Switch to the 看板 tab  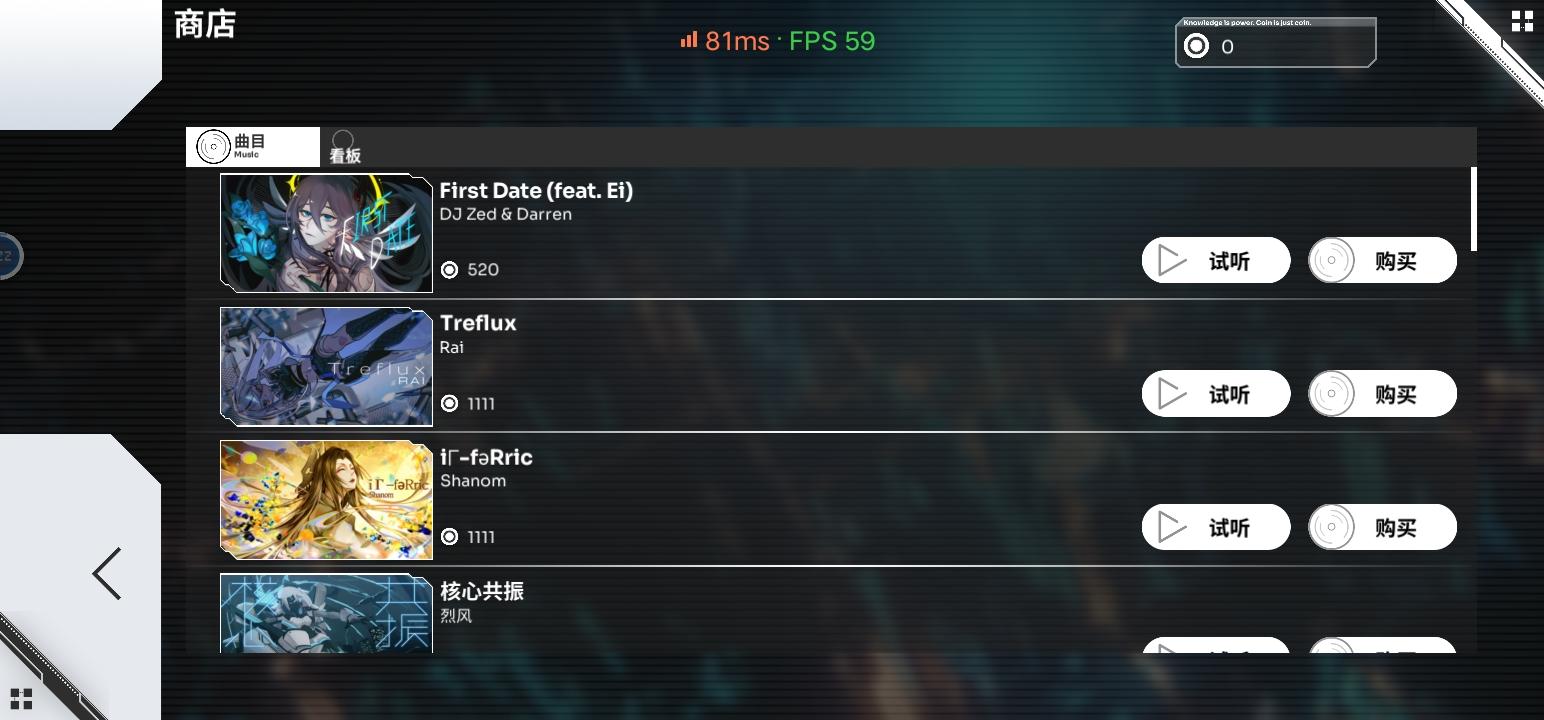[x=344, y=147]
